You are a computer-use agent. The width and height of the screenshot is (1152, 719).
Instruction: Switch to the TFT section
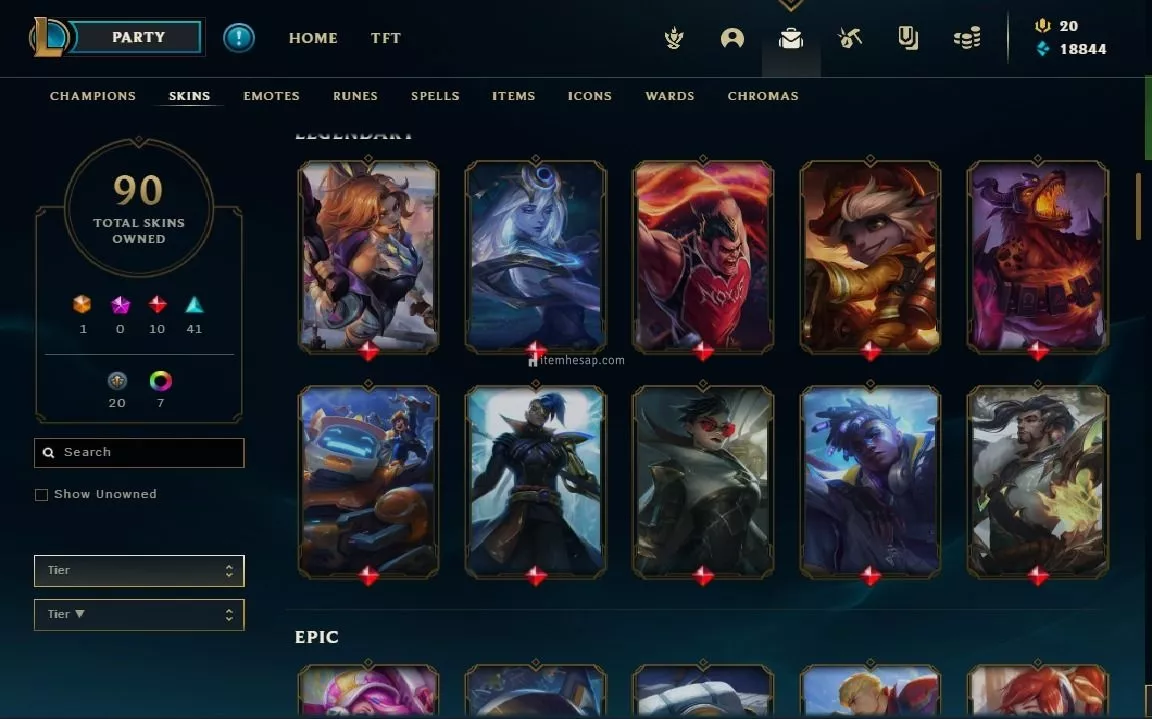click(386, 38)
